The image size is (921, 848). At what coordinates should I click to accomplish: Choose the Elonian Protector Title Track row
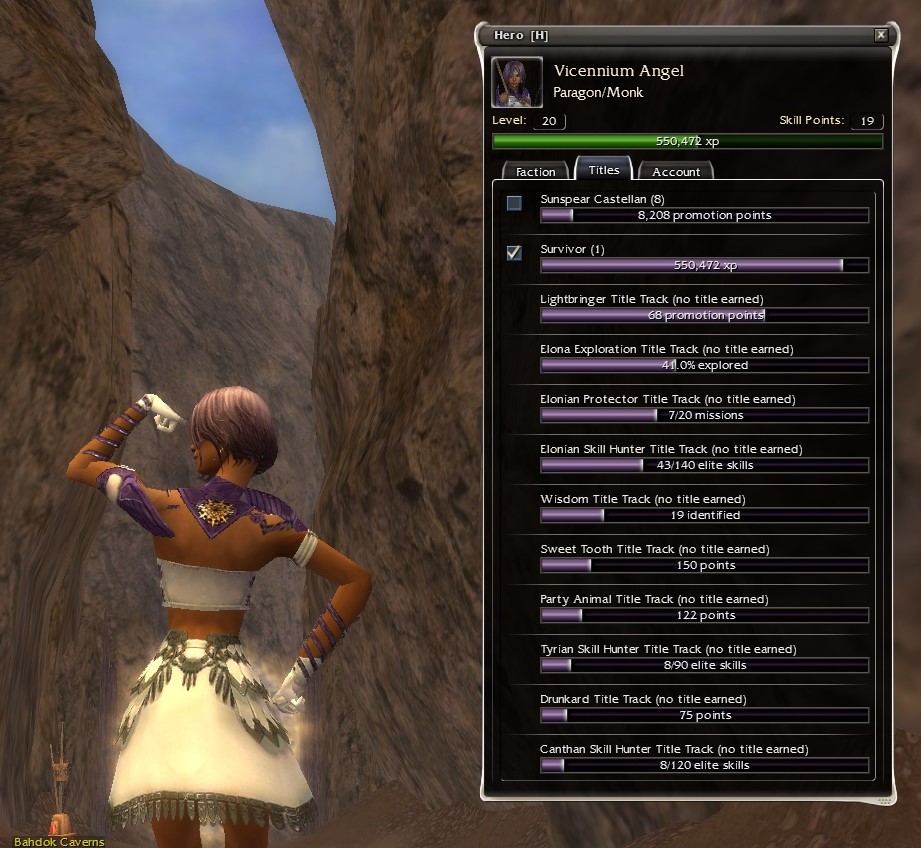tap(704, 408)
